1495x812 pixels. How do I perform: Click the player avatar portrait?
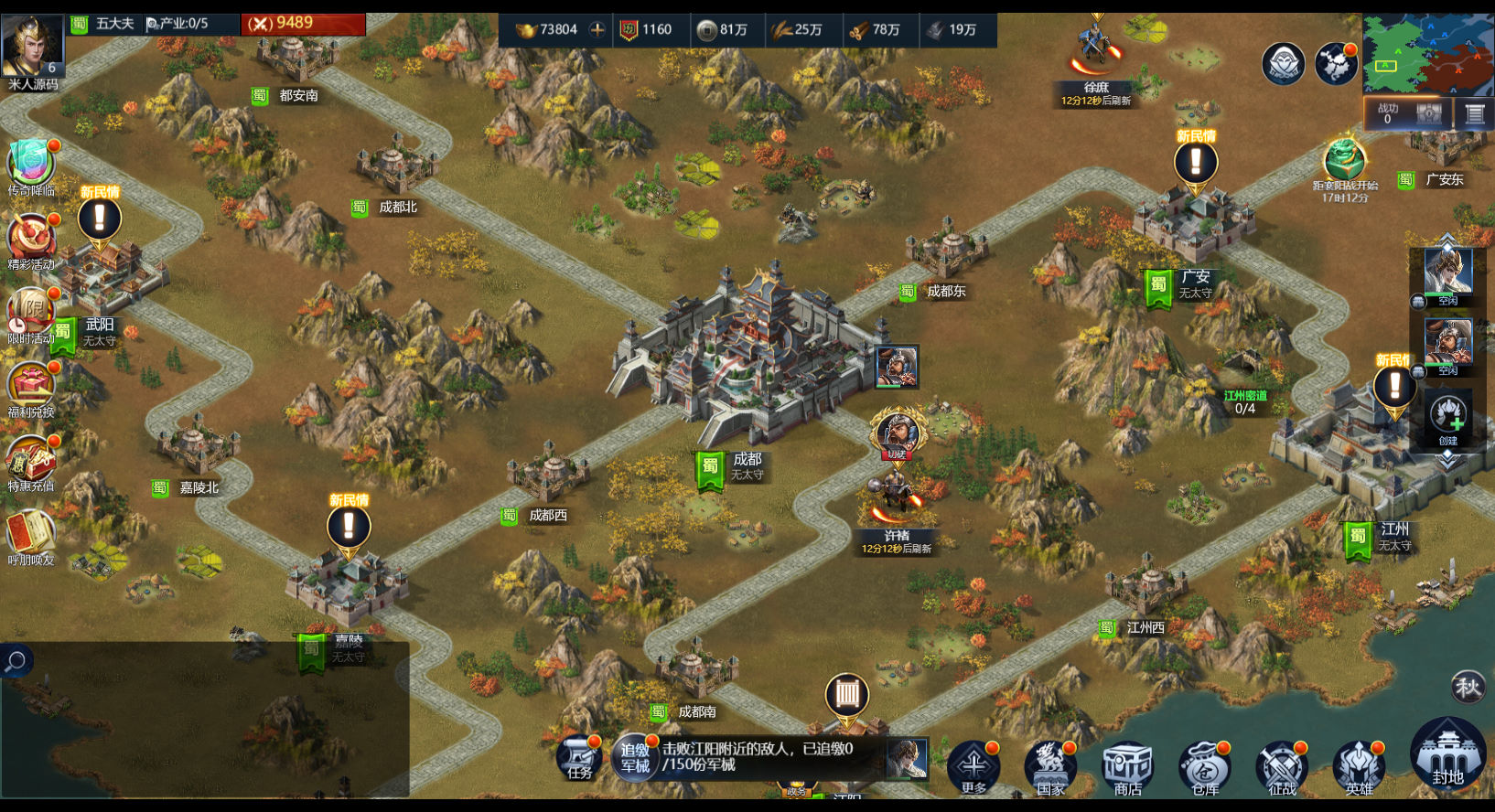pyautogui.click(x=33, y=46)
